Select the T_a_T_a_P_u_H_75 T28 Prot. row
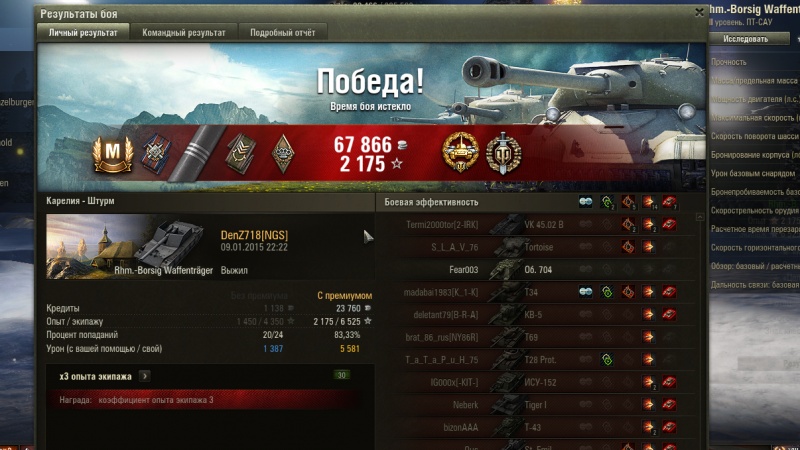Screen dimensions: 800x450 [538, 360]
